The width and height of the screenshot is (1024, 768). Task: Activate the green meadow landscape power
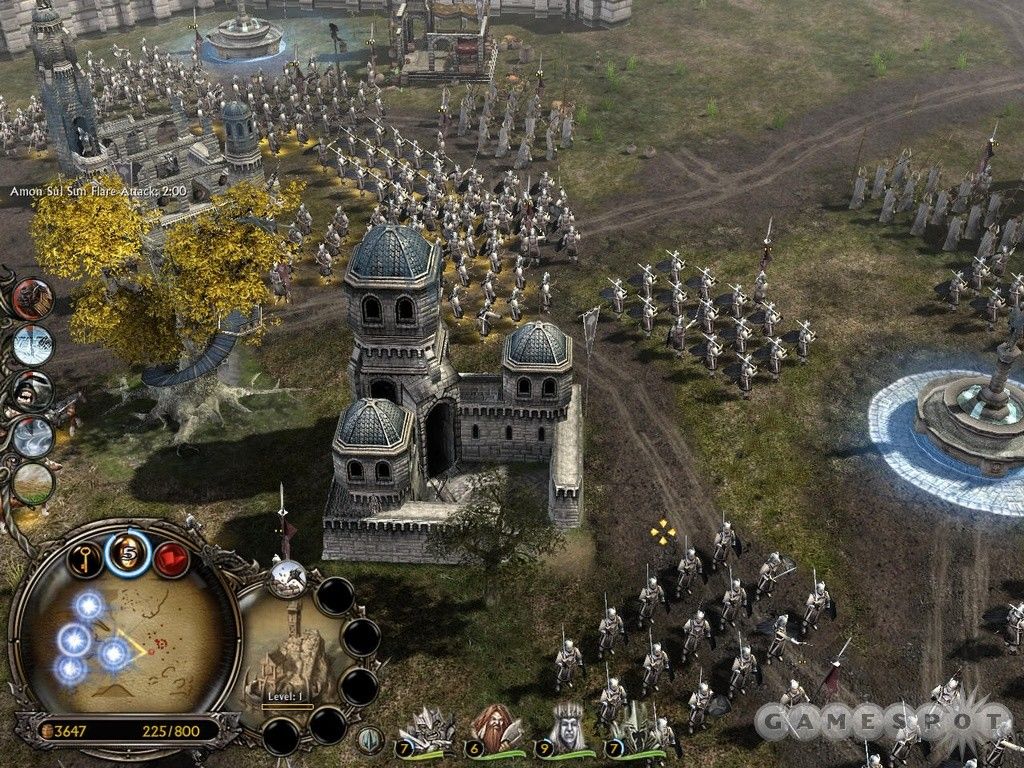tap(33, 483)
